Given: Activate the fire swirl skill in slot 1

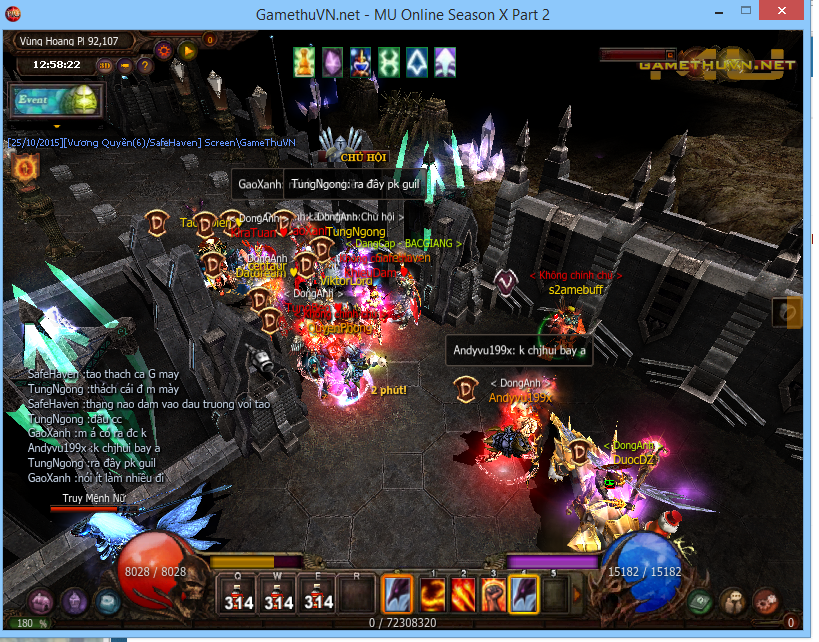Looking at the screenshot, I should (432, 595).
